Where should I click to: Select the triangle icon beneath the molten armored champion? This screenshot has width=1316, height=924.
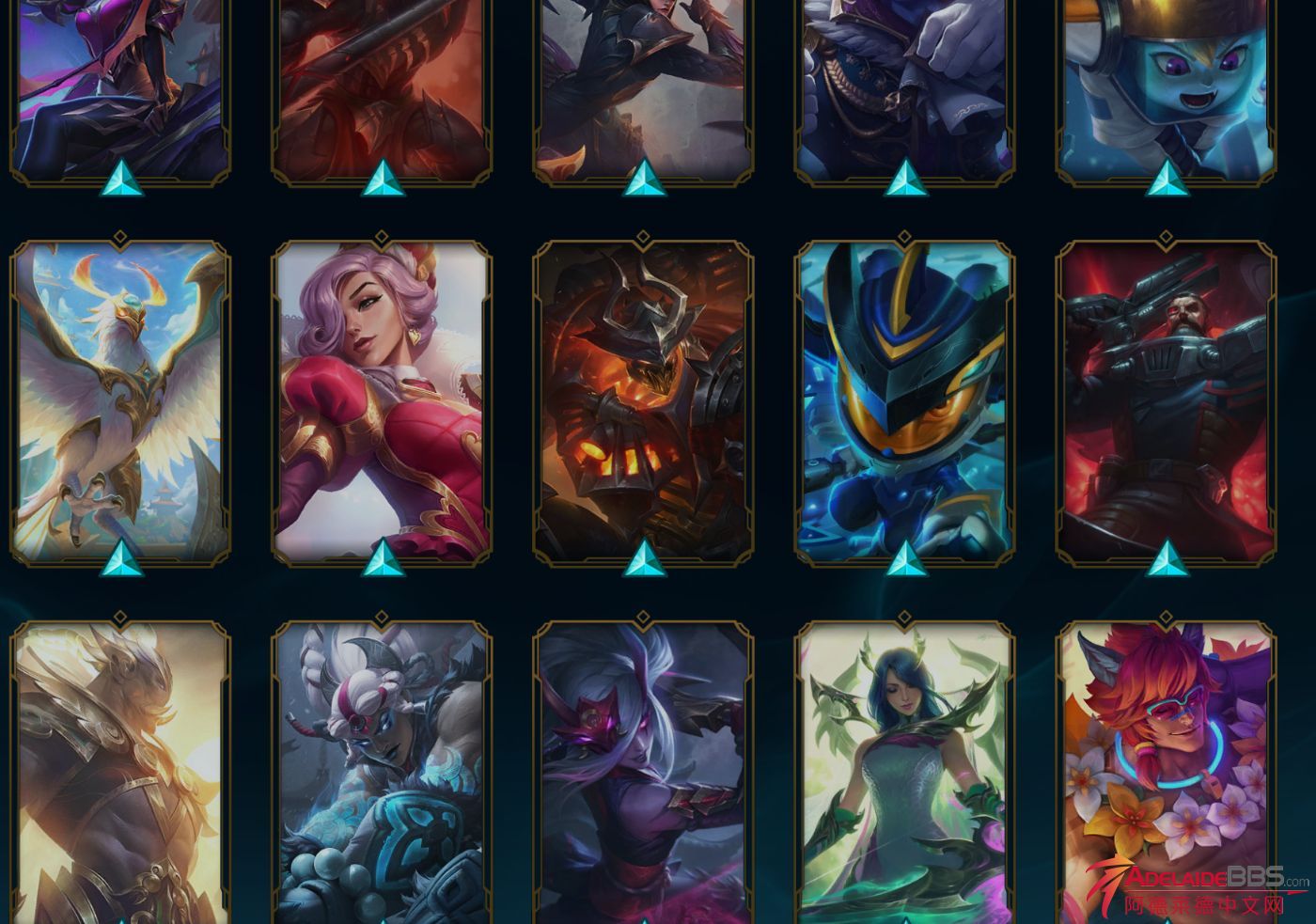(643, 557)
